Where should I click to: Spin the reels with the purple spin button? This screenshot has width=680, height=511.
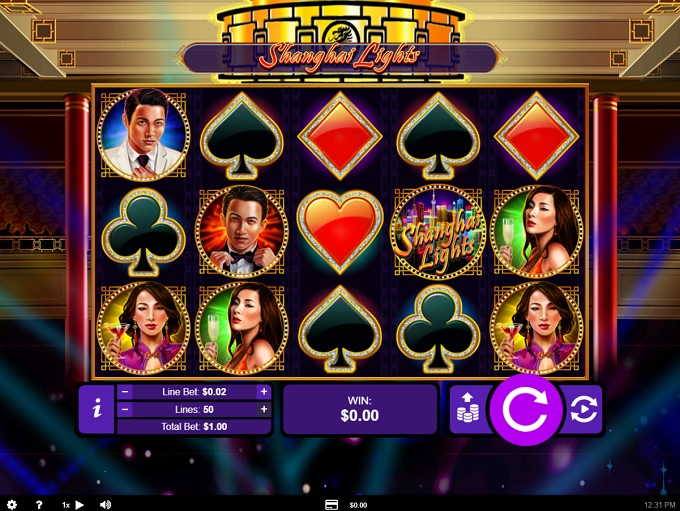(525, 409)
